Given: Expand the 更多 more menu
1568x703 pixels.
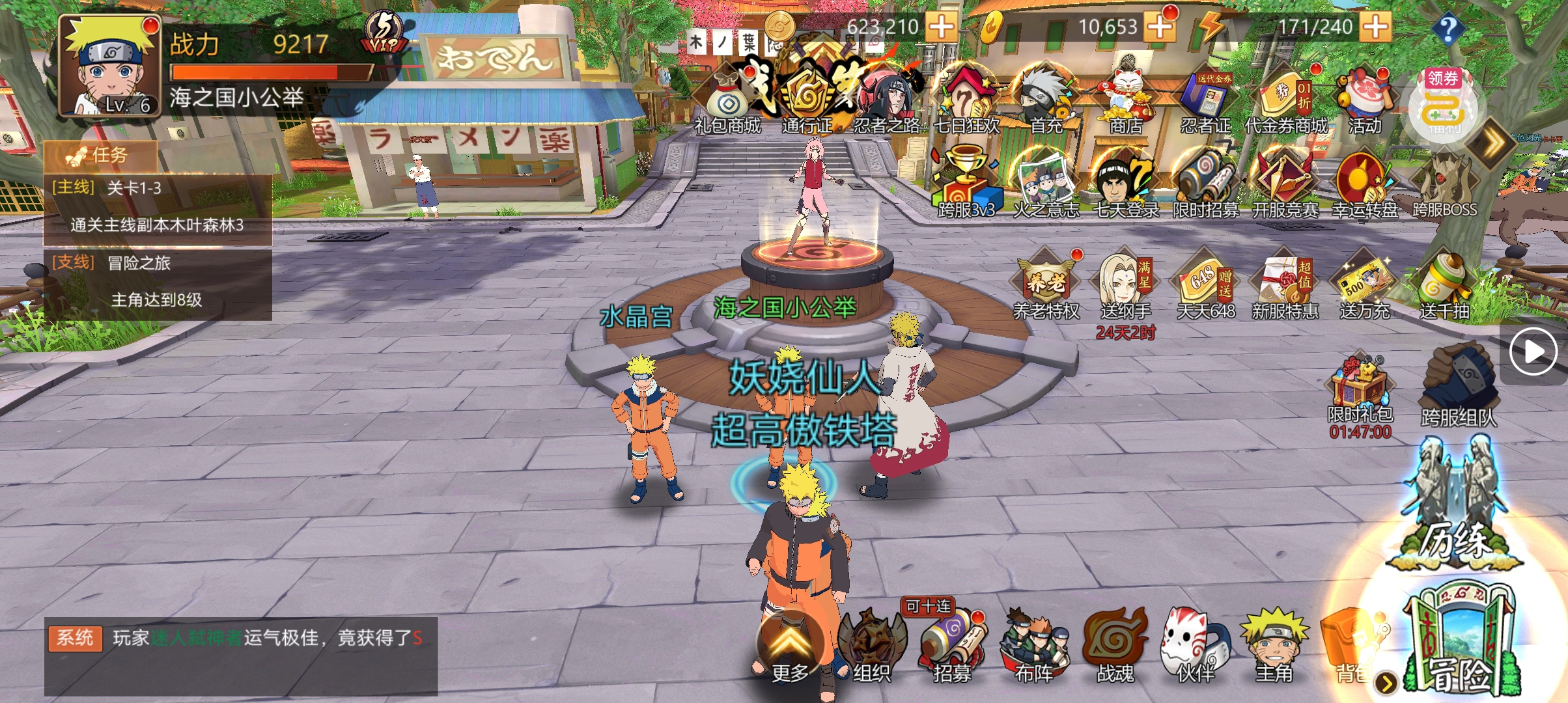Looking at the screenshot, I should pyautogui.click(x=790, y=648).
